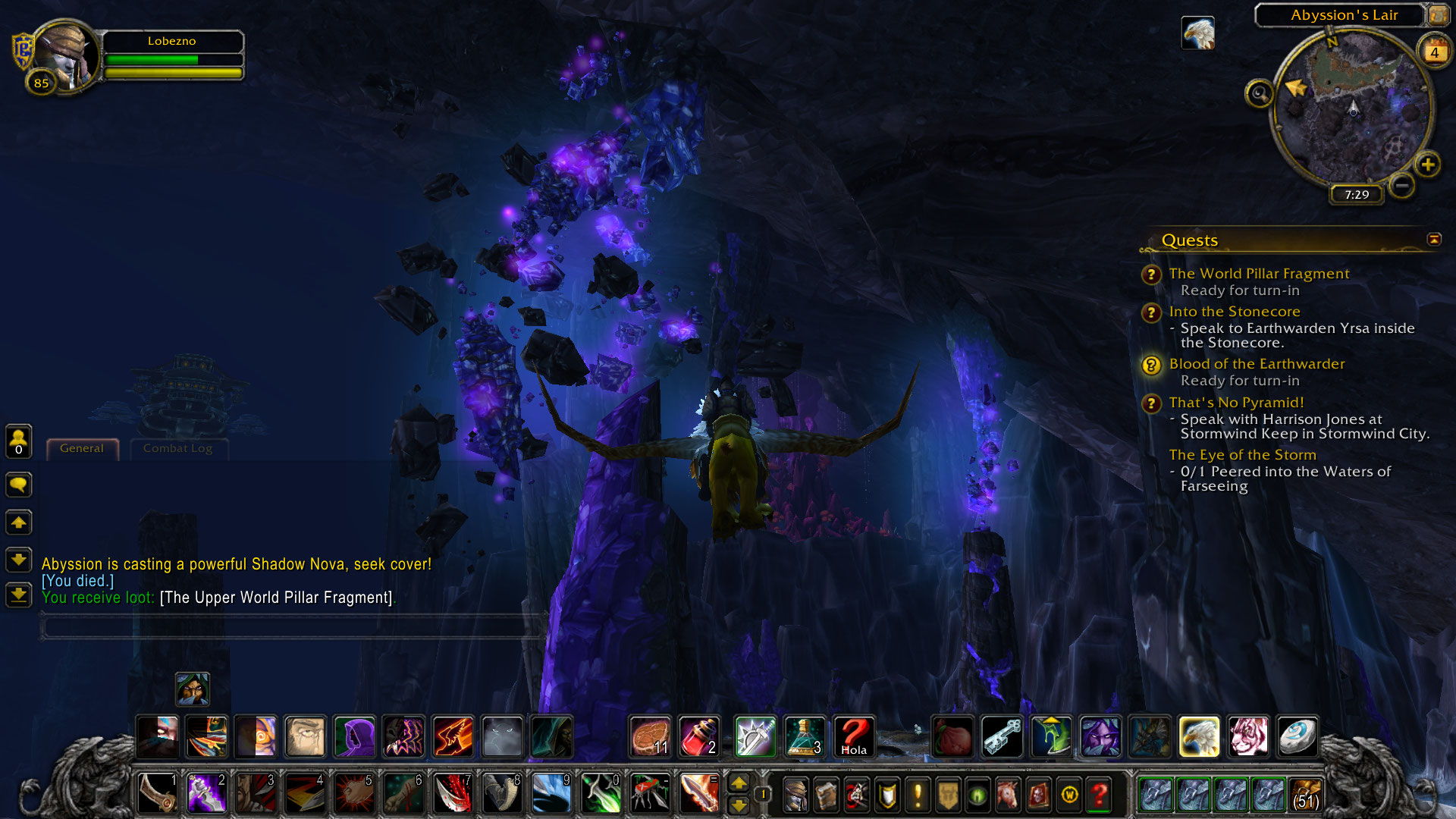1456x819 pixels.
Task: Switch to the Combat Log tab
Action: [x=177, y=449]
